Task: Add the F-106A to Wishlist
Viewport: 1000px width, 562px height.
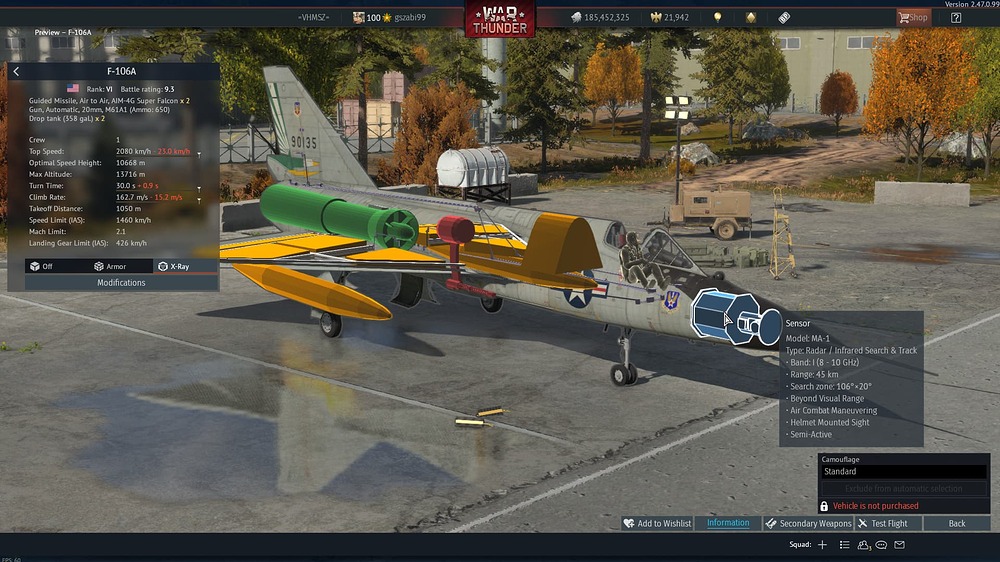Action: pyautogui.click(x=657, y=523)
